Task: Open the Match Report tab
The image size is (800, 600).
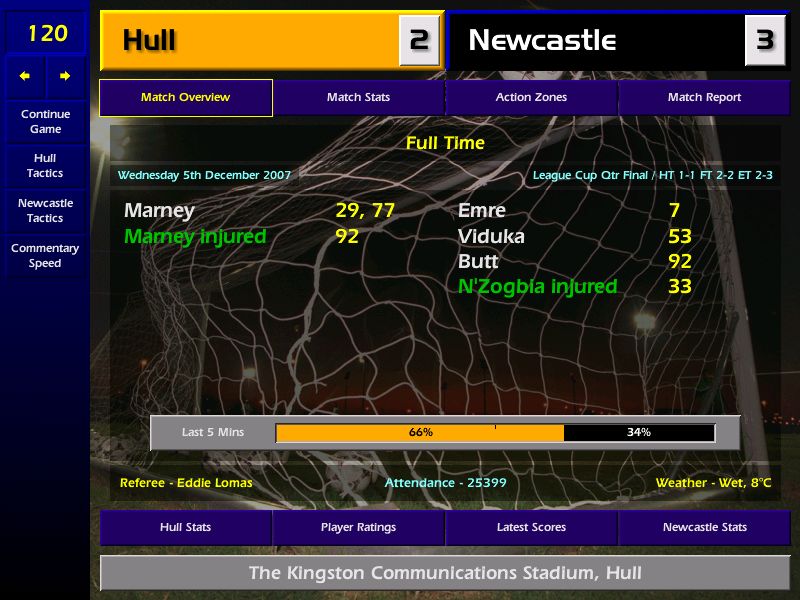Action: point(704,97)
